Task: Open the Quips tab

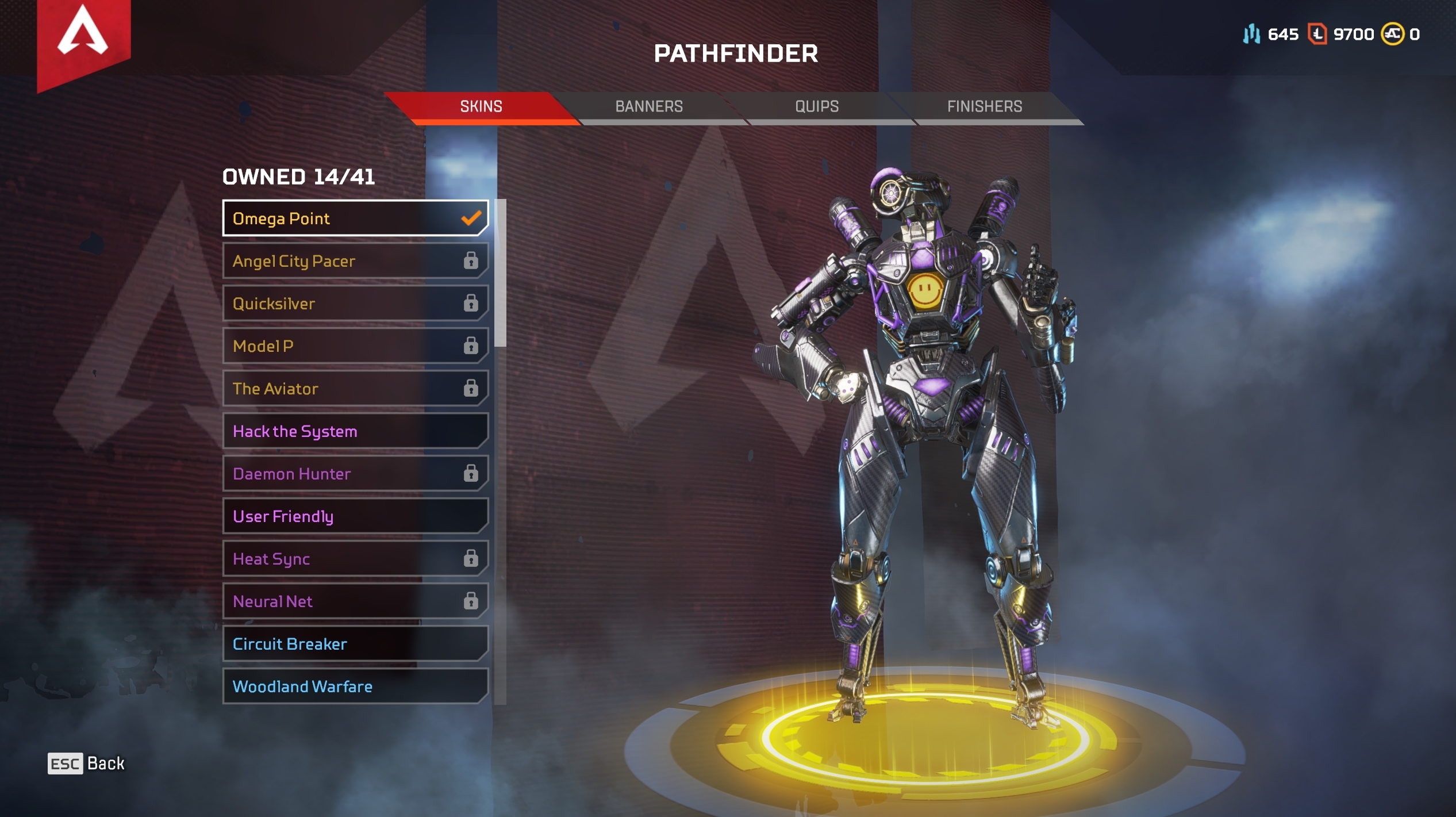Action: (817, 106)
